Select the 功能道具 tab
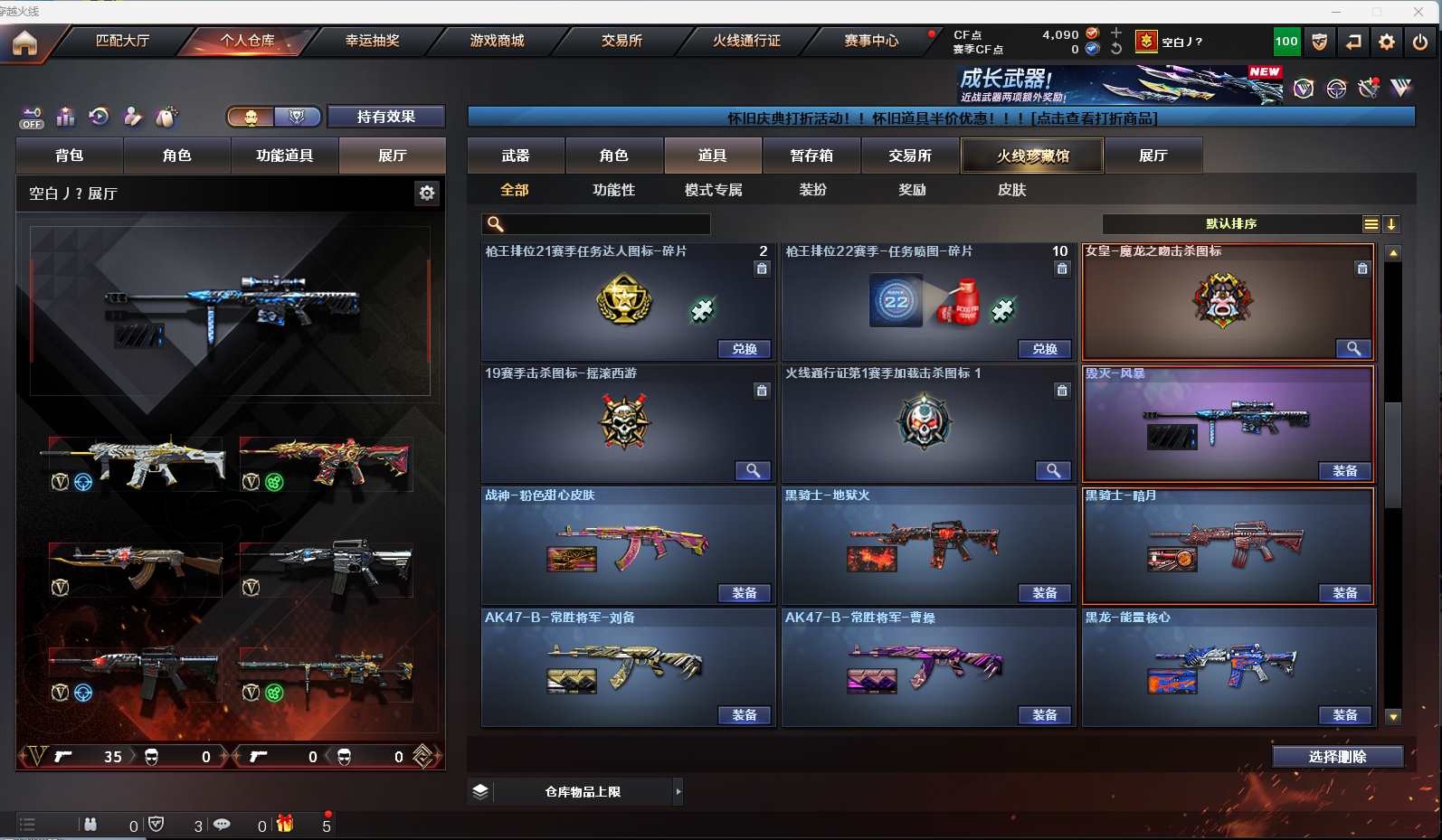 (x=284, y=156)
